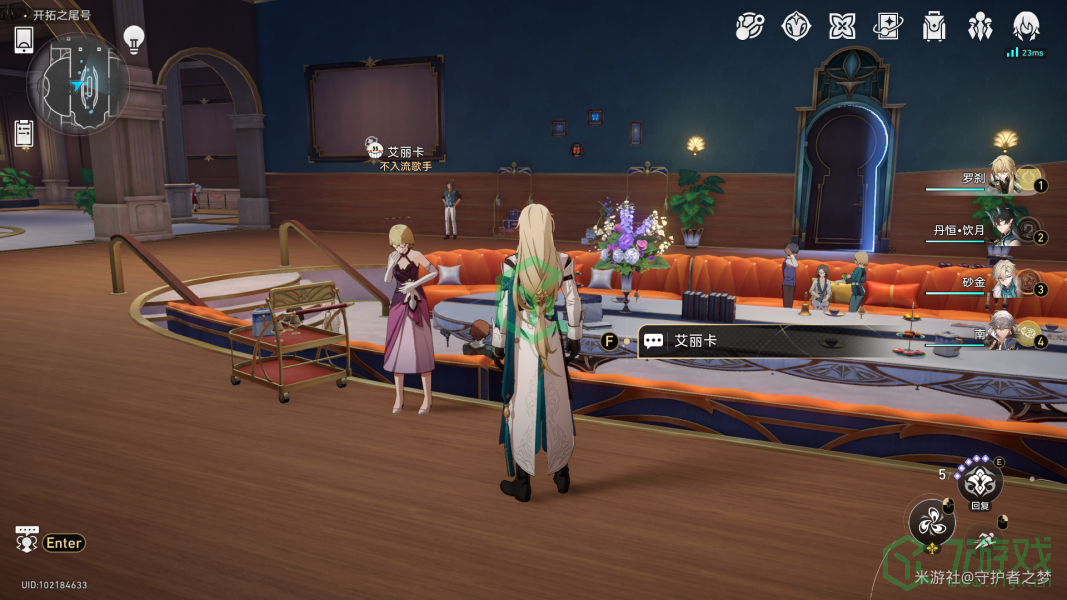Open the star card warp icon

point(888,27)
